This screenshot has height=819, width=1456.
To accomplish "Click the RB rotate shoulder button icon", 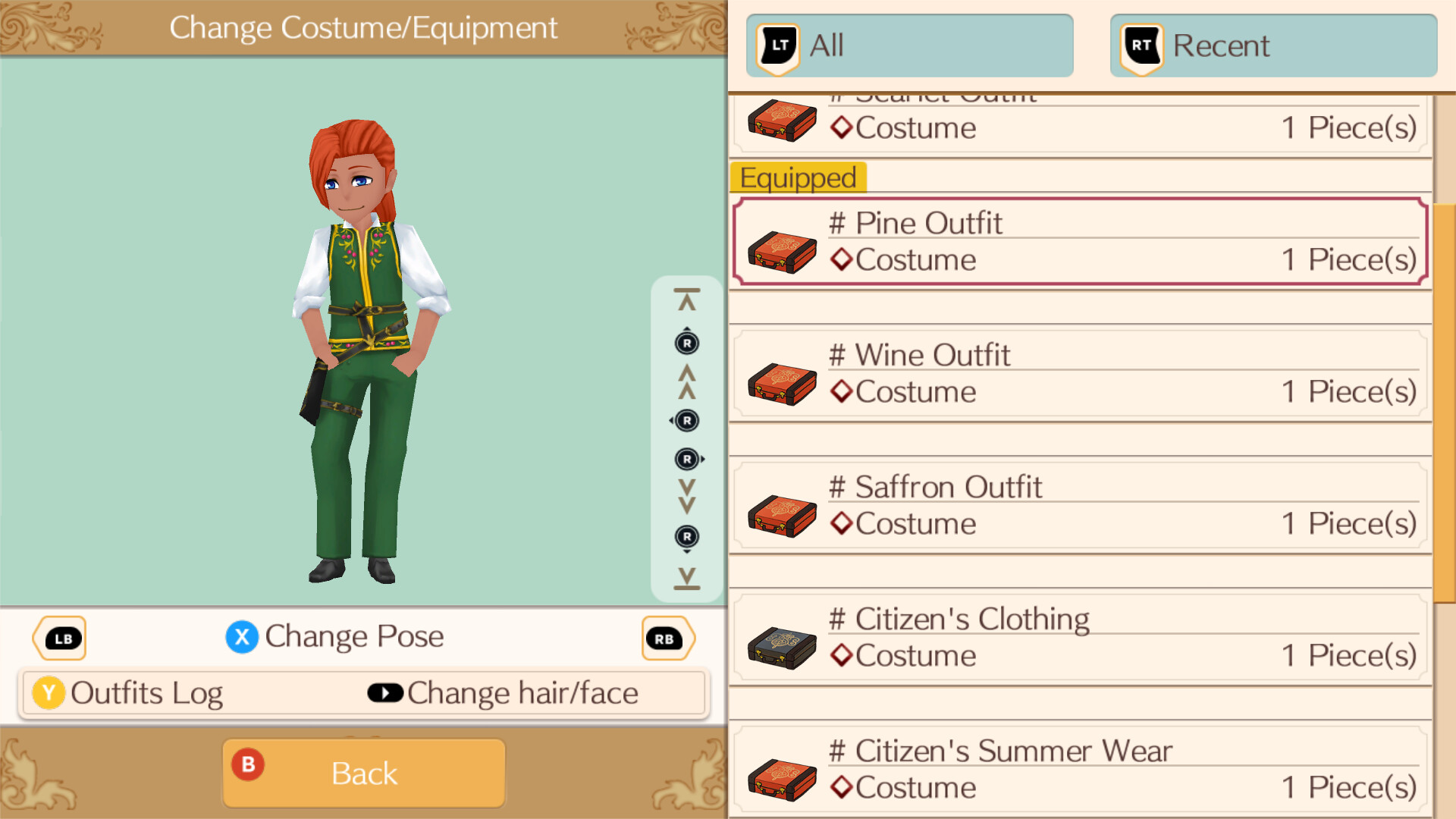I will tap(667, 638).
